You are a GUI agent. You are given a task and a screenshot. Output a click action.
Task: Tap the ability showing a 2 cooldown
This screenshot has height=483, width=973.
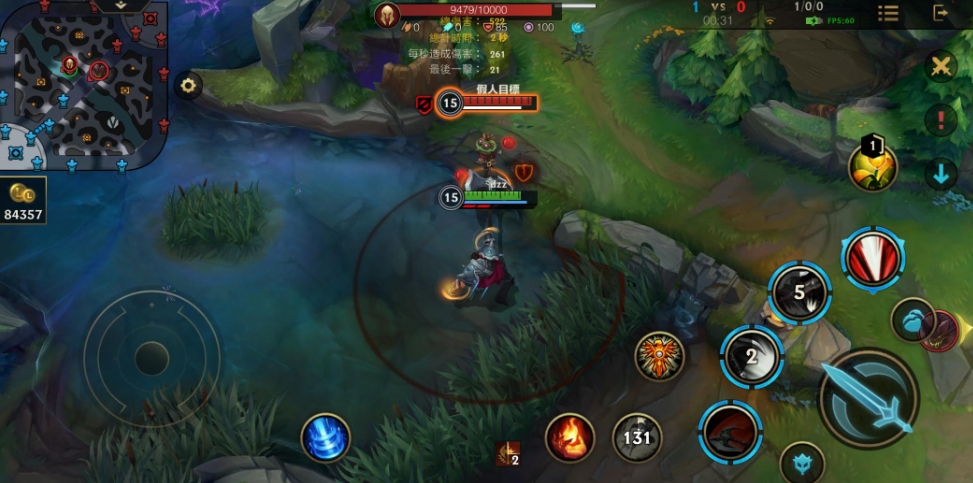[x=752, y=357]
